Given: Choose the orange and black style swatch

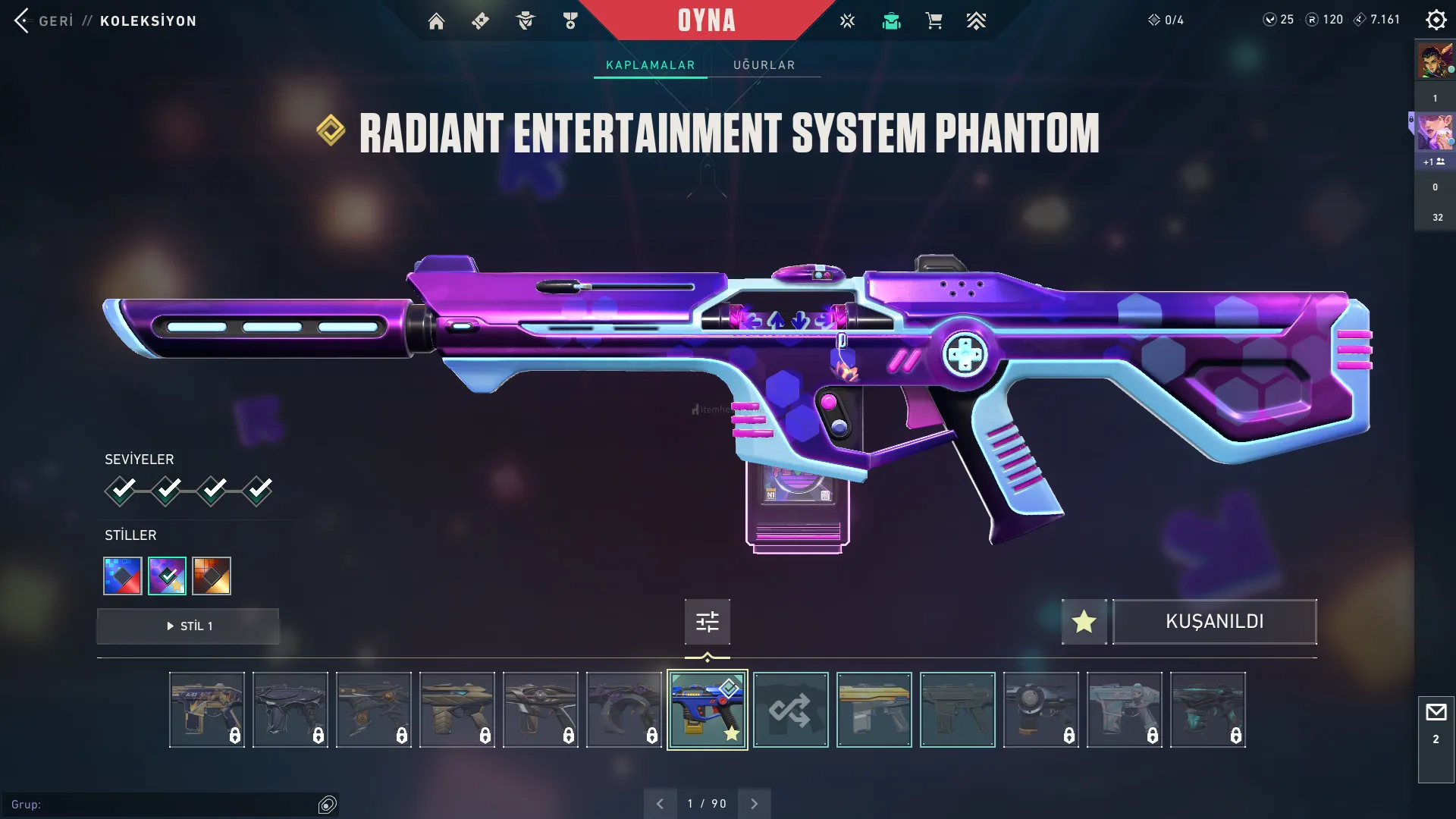Looking at the screenshot, I should [x=212, y=576].
